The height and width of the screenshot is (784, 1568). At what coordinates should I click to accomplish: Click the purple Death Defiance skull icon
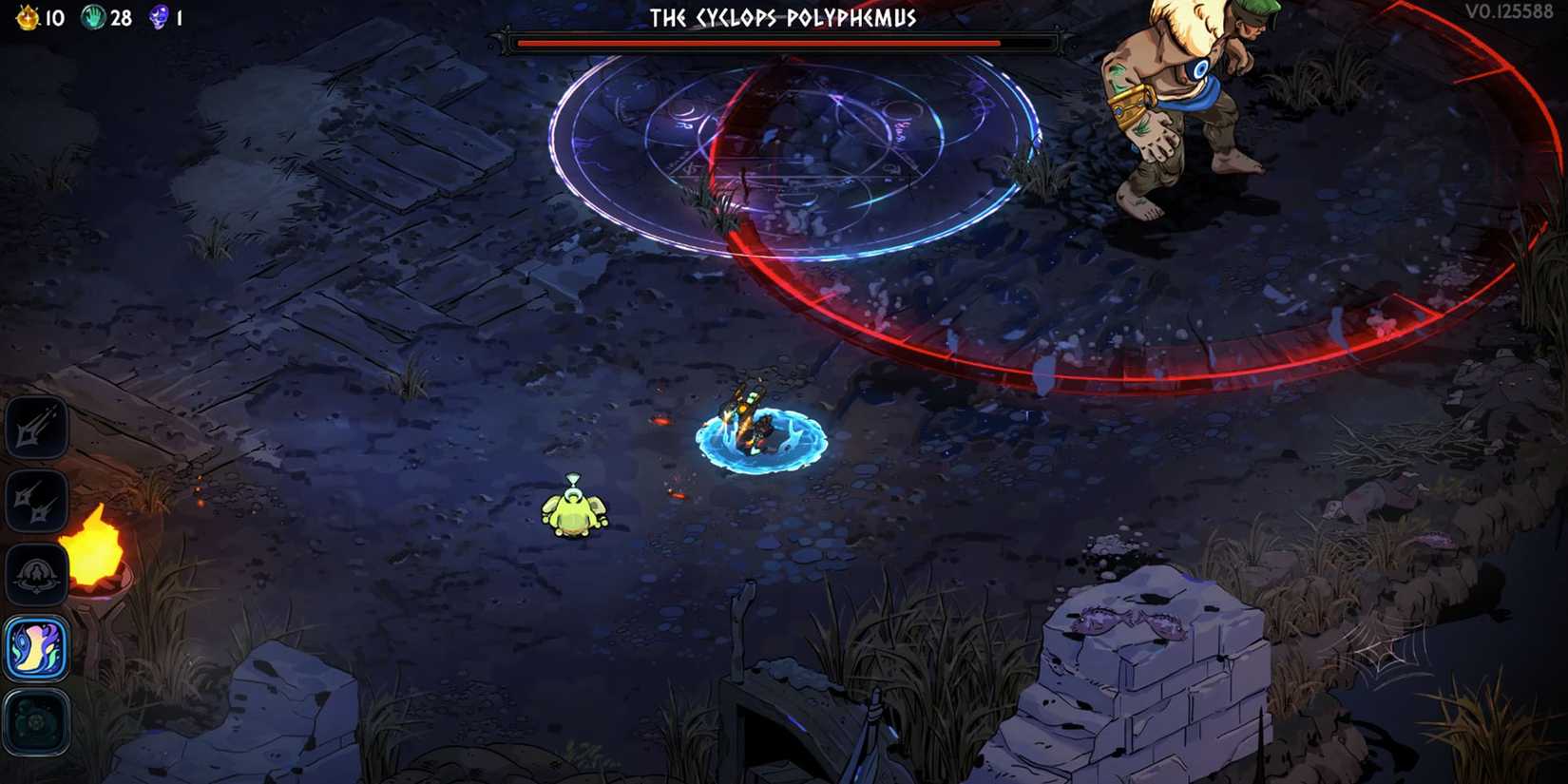click(158, 16)
